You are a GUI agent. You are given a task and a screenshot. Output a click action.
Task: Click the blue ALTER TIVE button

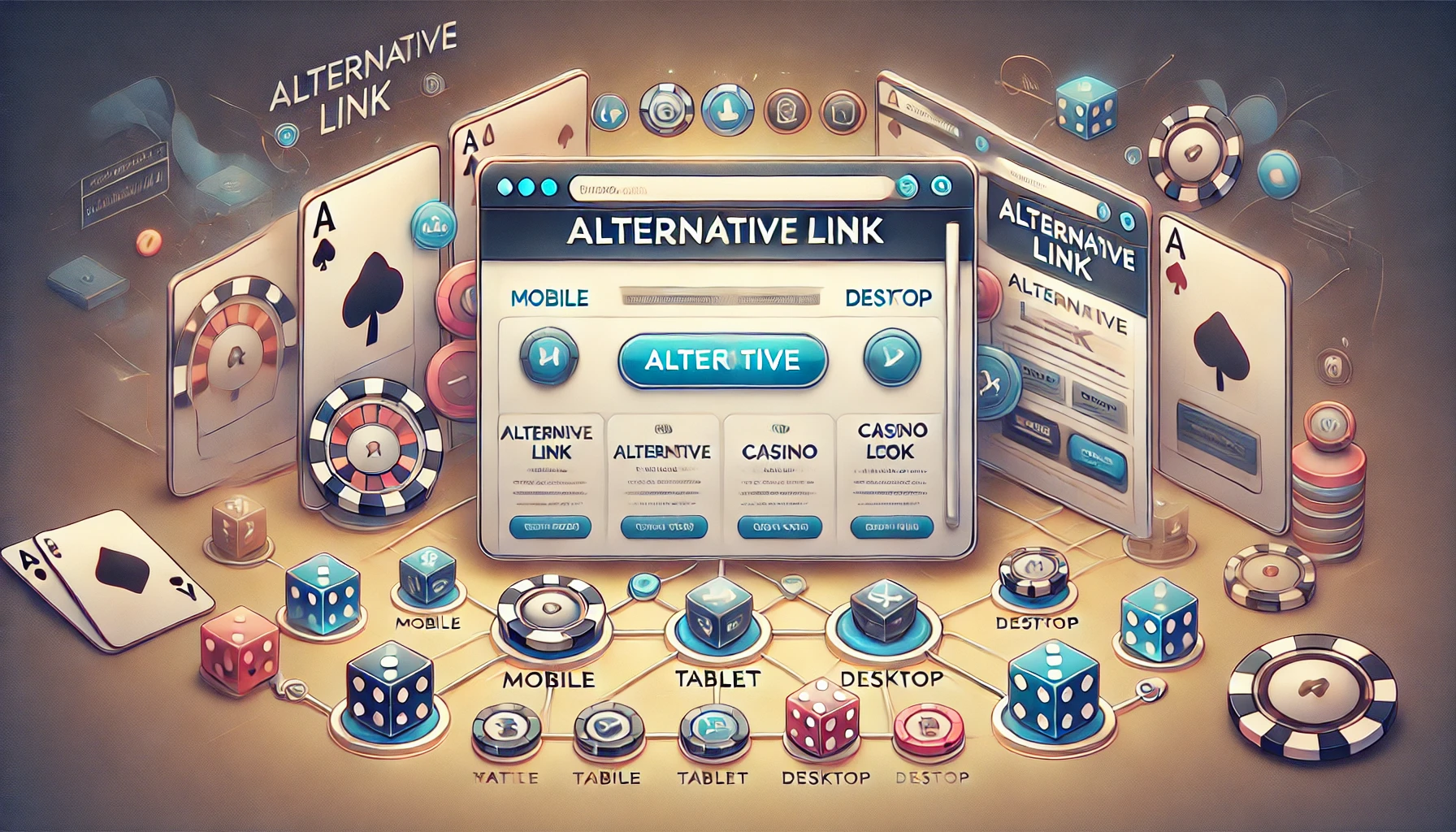(x=722, y=359)
